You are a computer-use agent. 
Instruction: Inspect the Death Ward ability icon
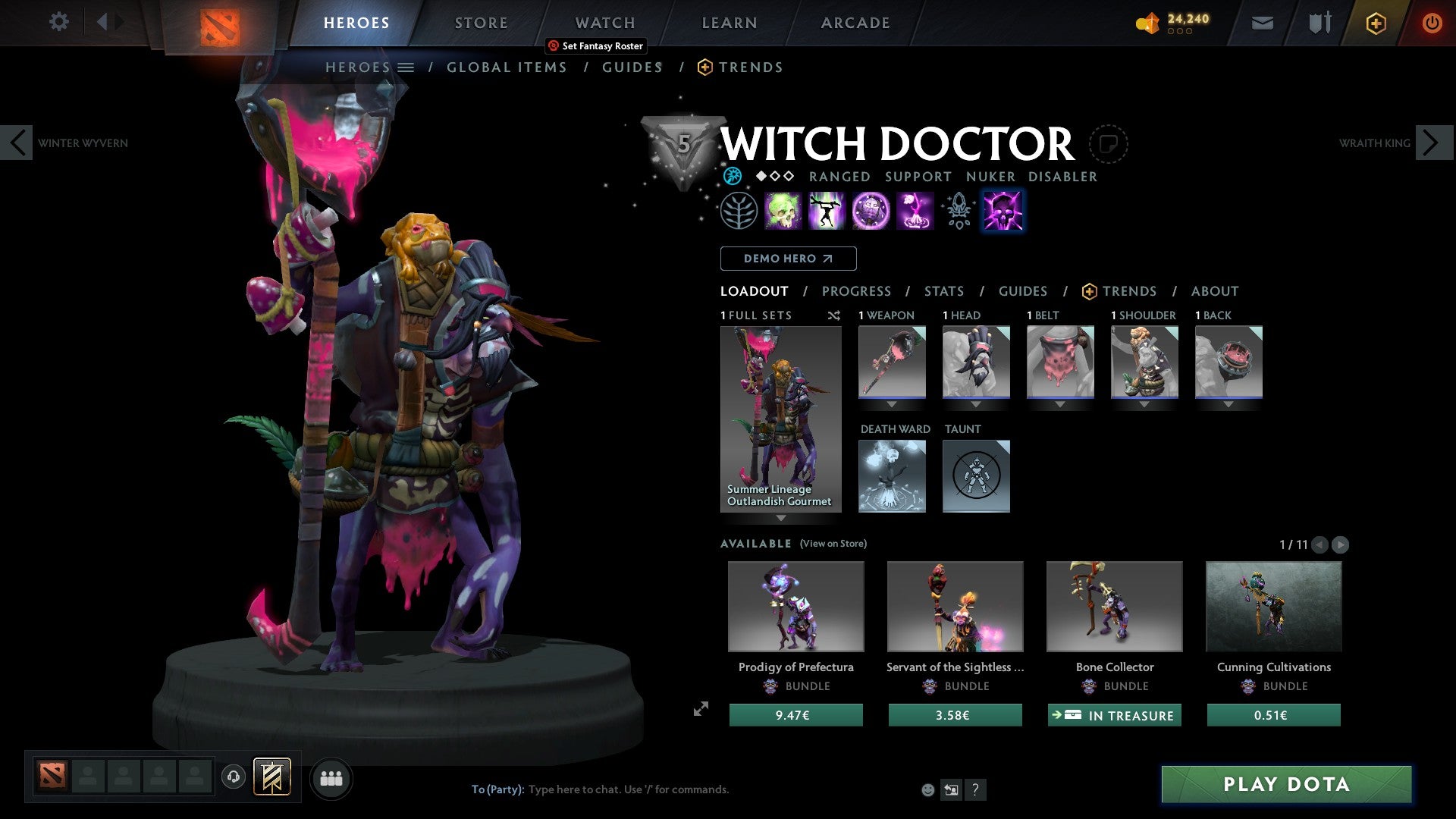coord(915,210)
